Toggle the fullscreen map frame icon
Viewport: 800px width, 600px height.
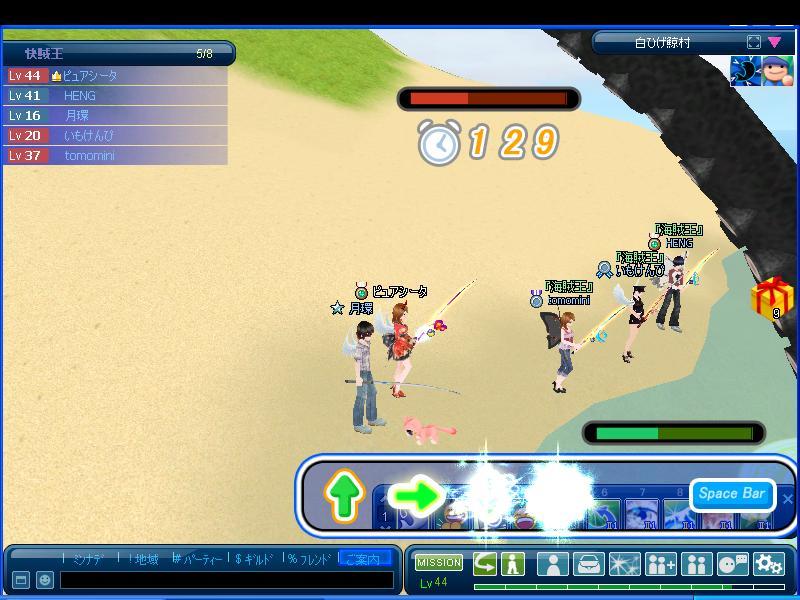[x=754, y=42]
